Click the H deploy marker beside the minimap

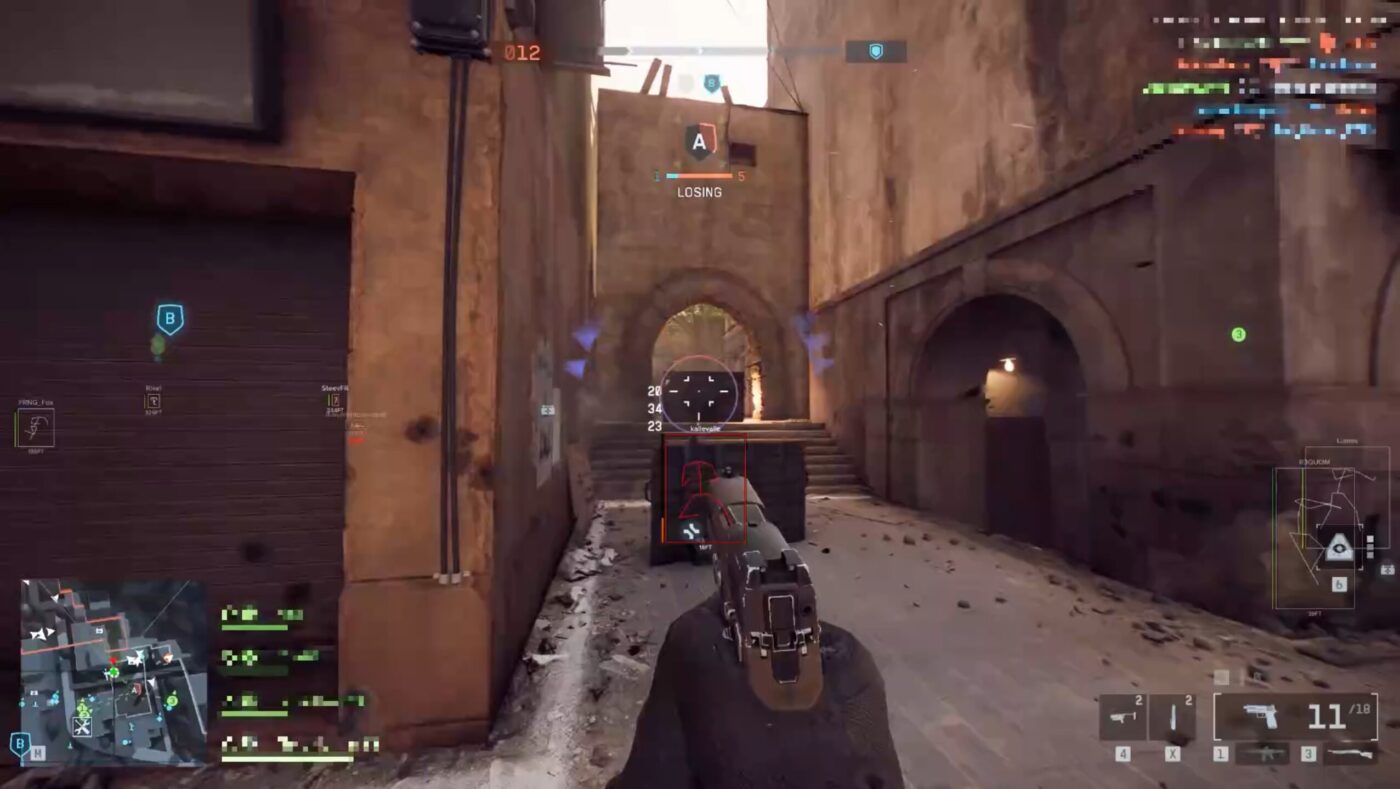click(x=37, y=753)
